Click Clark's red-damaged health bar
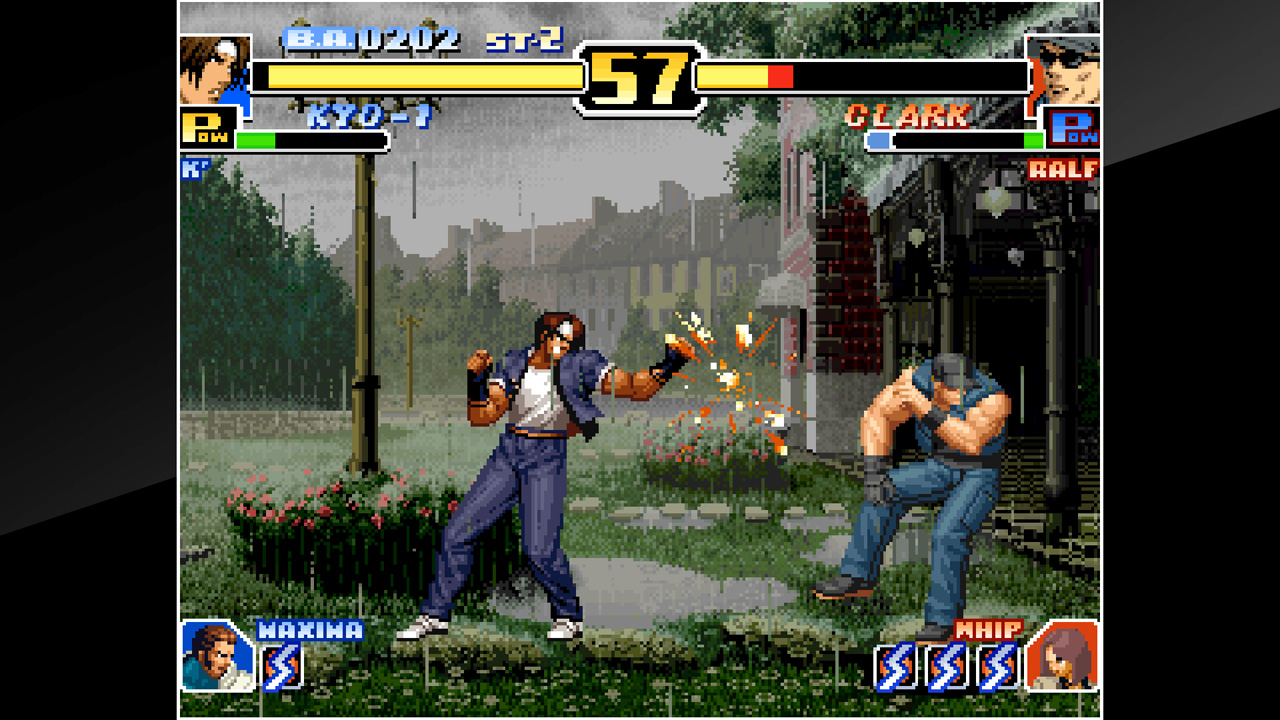The height and width of the screenshot is (720, 1280). pos(780,74)
